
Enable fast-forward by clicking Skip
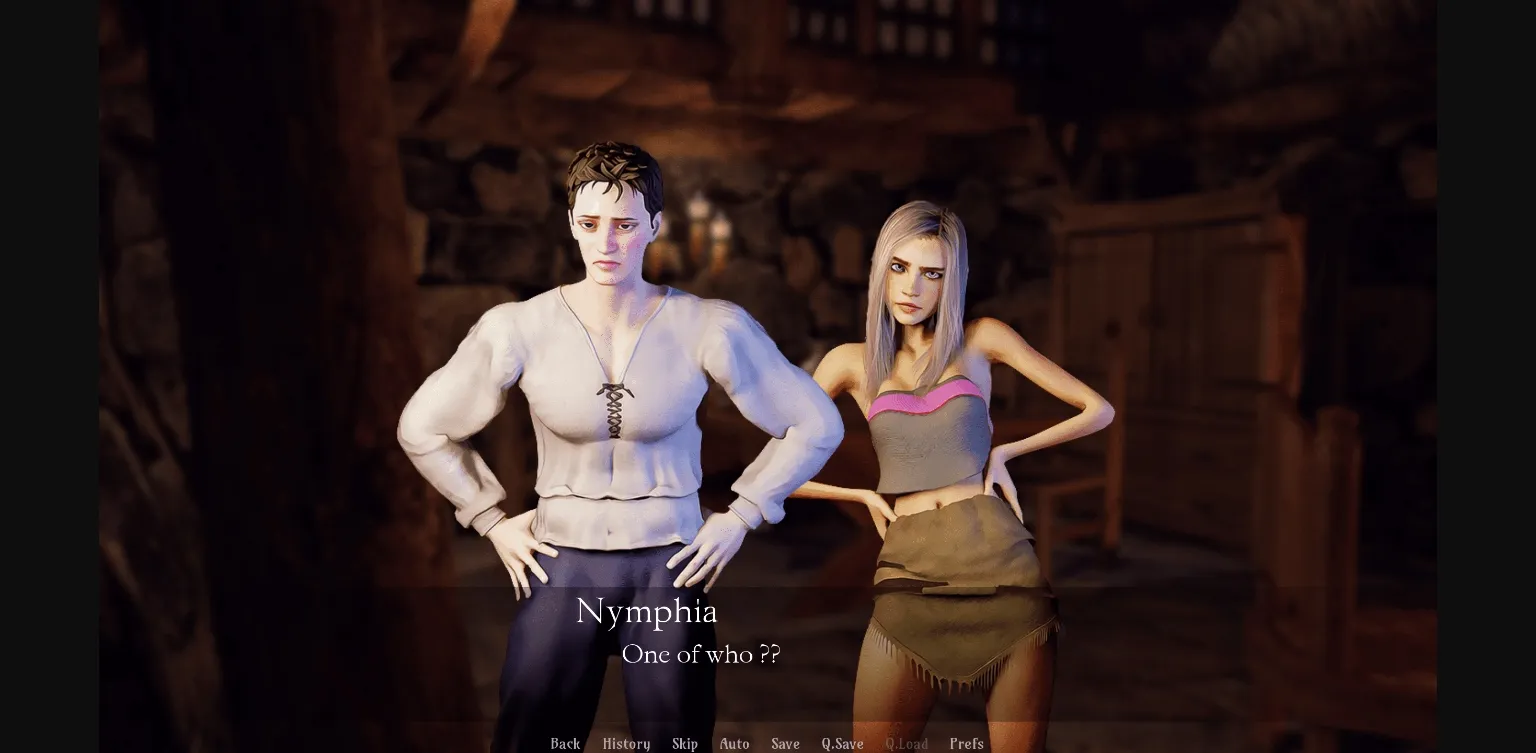[685, 744]
